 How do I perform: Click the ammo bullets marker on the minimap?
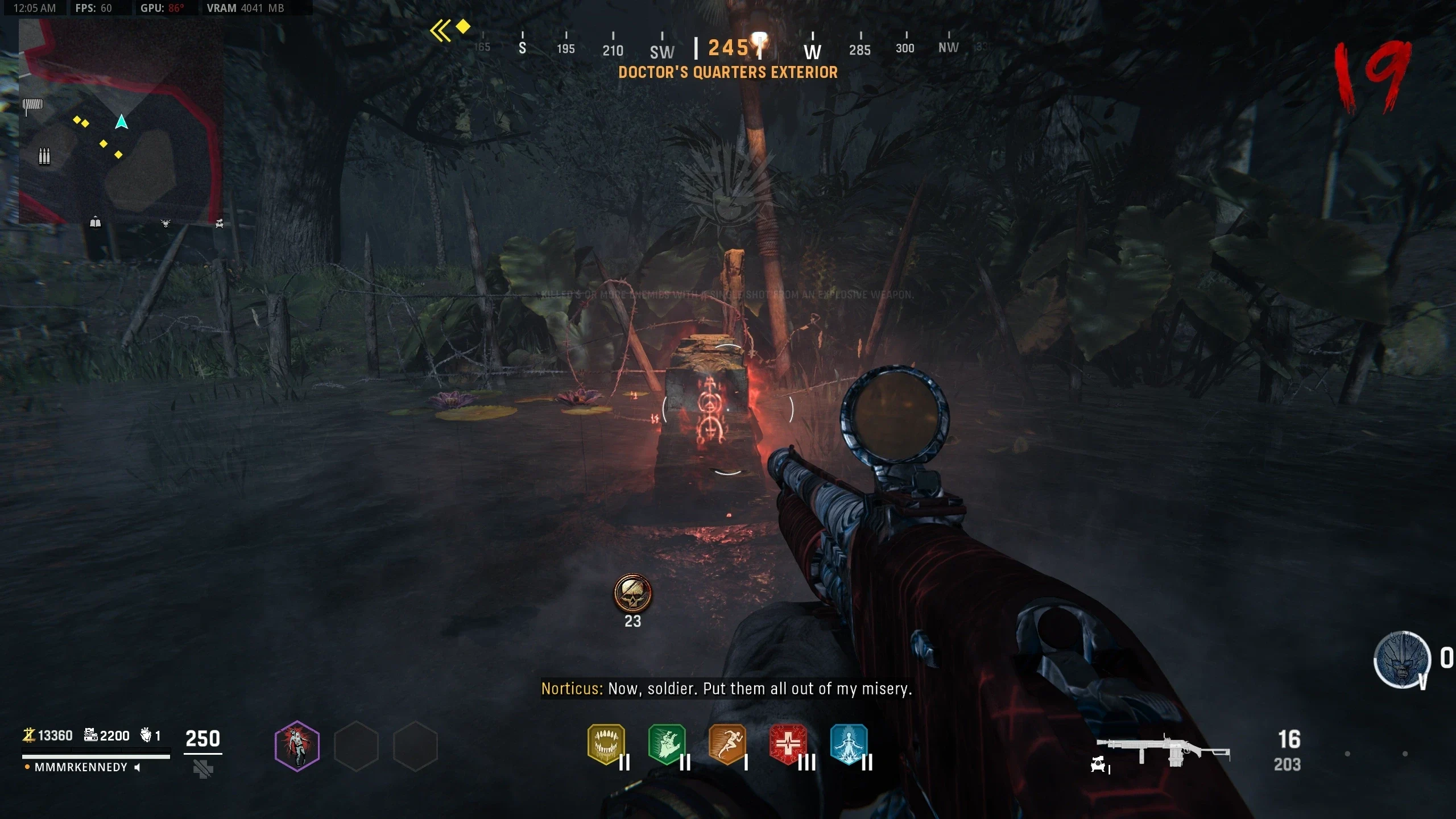44,155
